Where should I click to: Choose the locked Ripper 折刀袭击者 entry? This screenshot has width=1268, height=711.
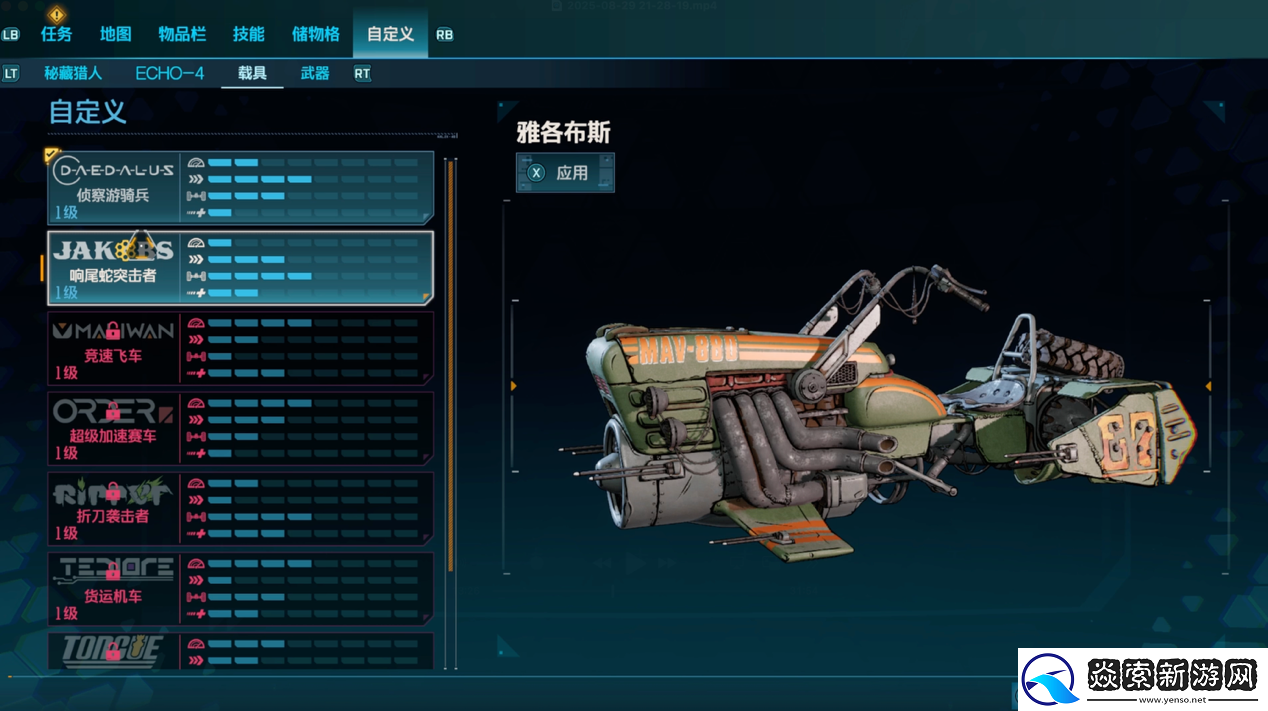[x=240, y=508]
